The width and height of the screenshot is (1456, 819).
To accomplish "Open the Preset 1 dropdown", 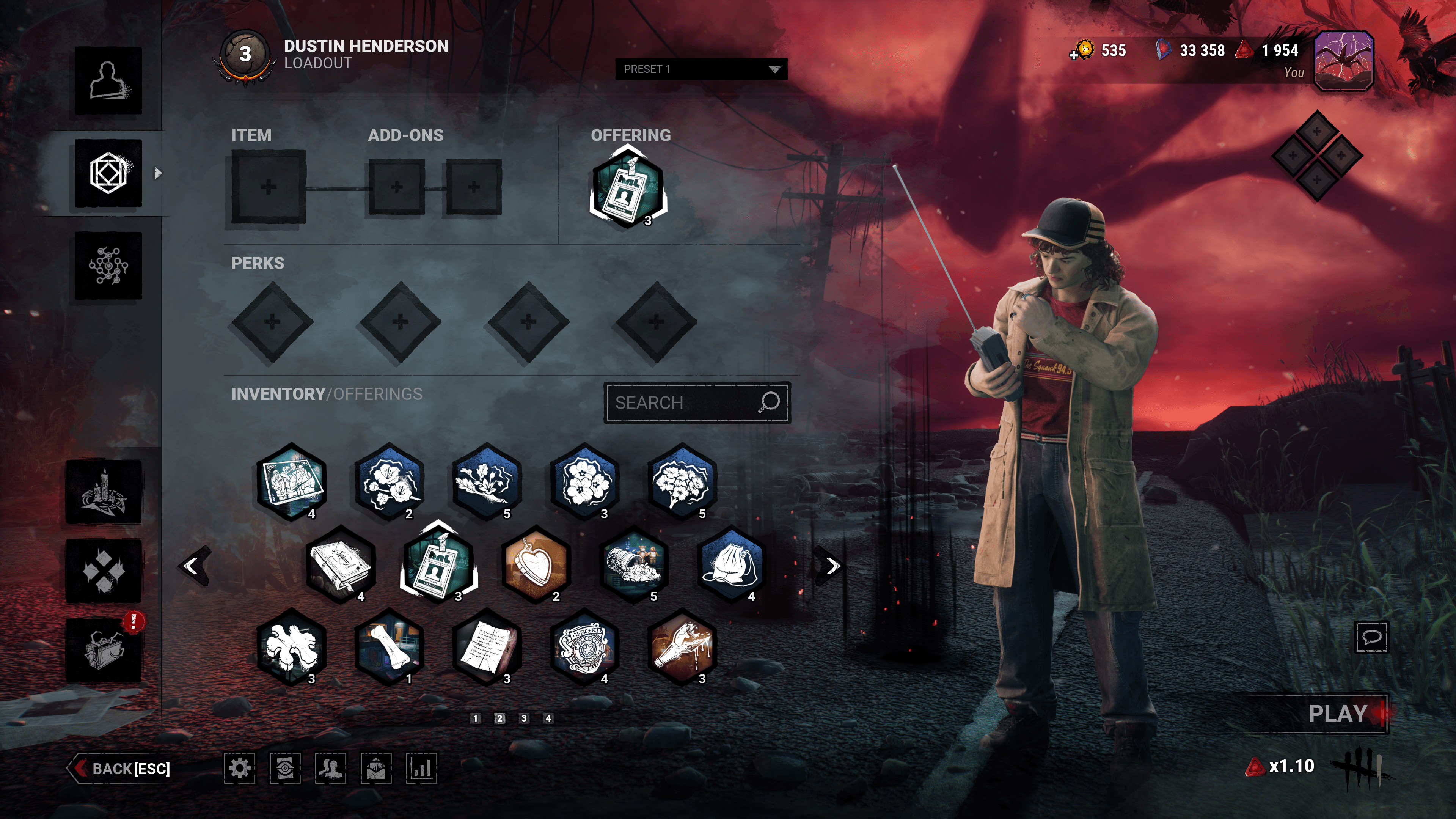I will [x=701, y=69].
